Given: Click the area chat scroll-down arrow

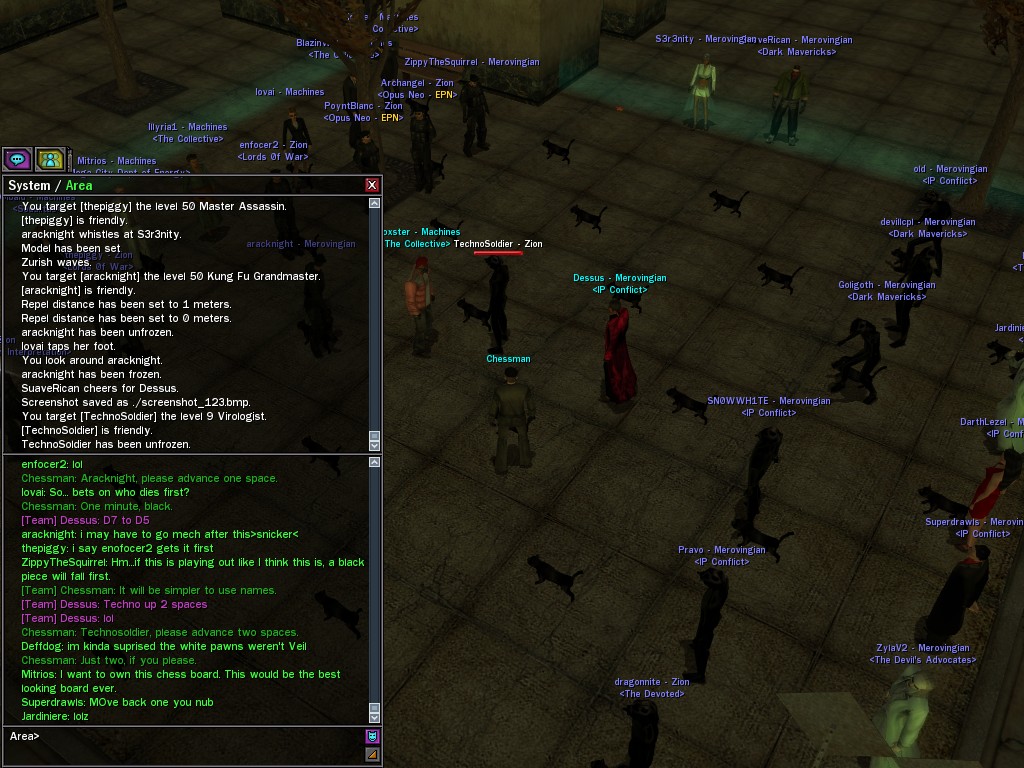Looking at the screenshot, I should pos(375,715).
